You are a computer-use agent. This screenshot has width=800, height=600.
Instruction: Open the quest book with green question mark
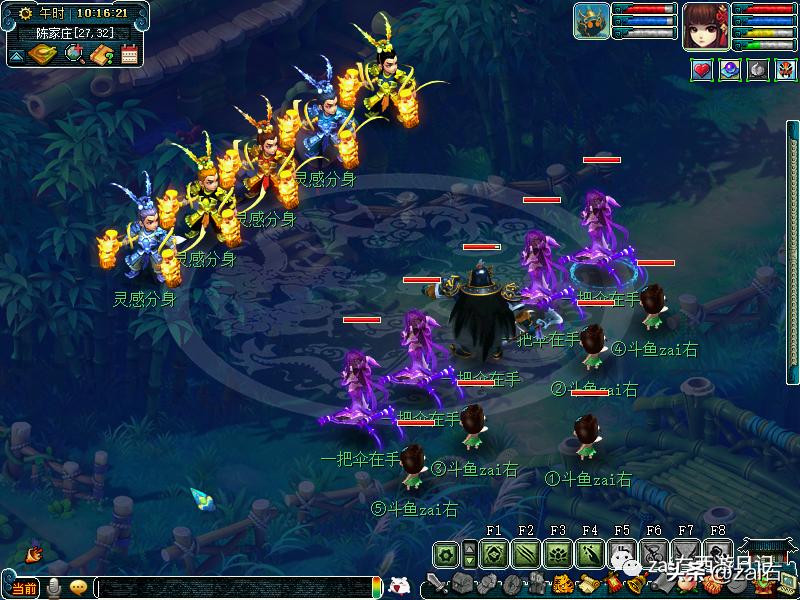coord(101,54)
